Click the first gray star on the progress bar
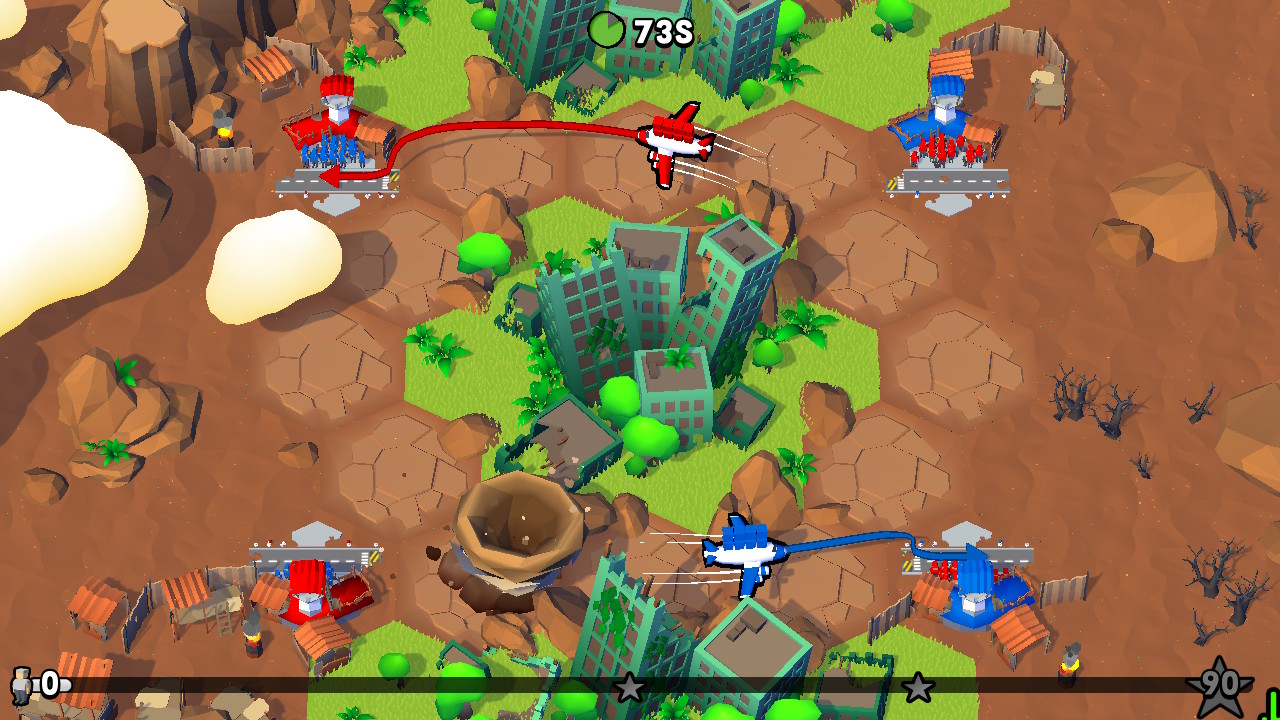The height and width of the screenshot is (720, 1280). pyautogui.click(x=631, y=688)
